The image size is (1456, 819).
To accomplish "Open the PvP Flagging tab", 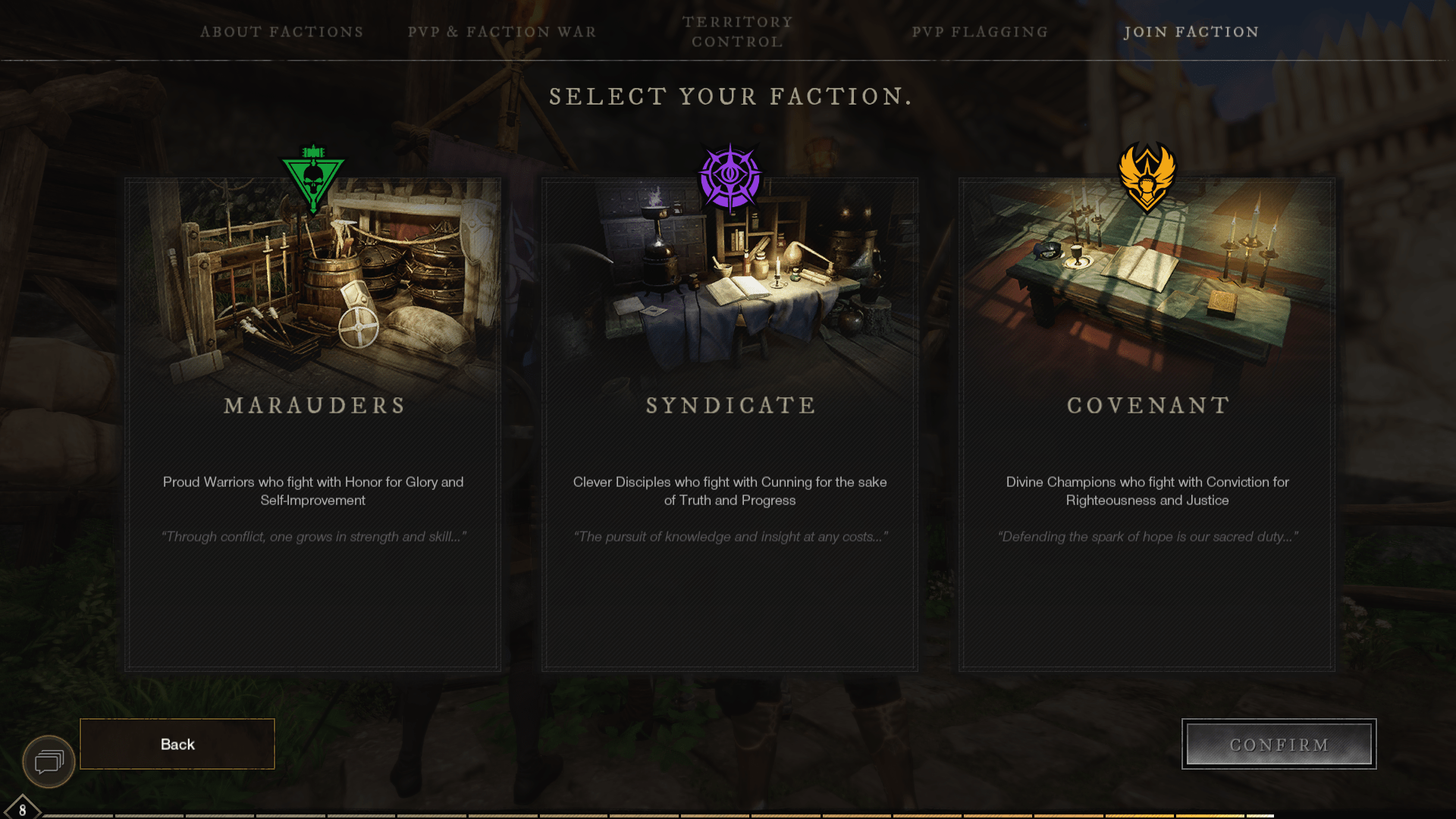I will pos(981,32).
